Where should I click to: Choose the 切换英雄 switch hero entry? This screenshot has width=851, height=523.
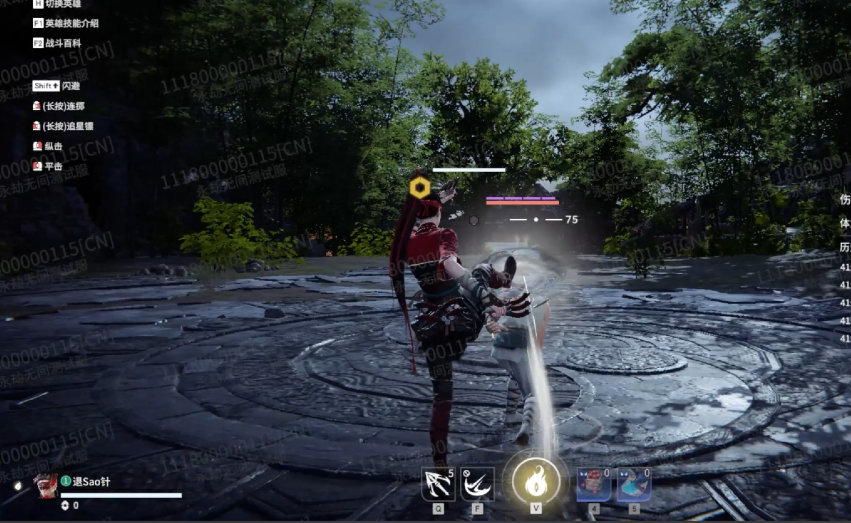coord(63,5)
